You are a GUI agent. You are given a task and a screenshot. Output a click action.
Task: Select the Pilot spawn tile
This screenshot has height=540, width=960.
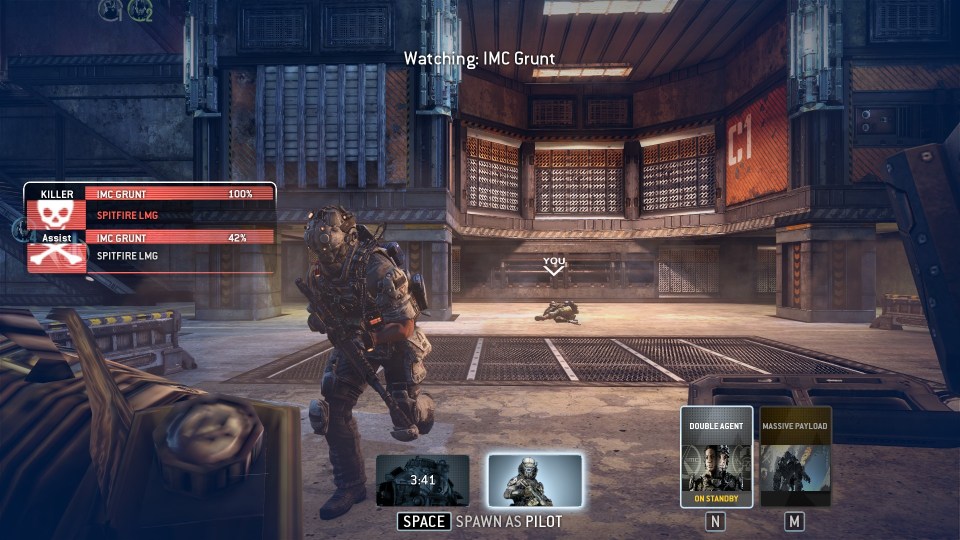point(535,481)
